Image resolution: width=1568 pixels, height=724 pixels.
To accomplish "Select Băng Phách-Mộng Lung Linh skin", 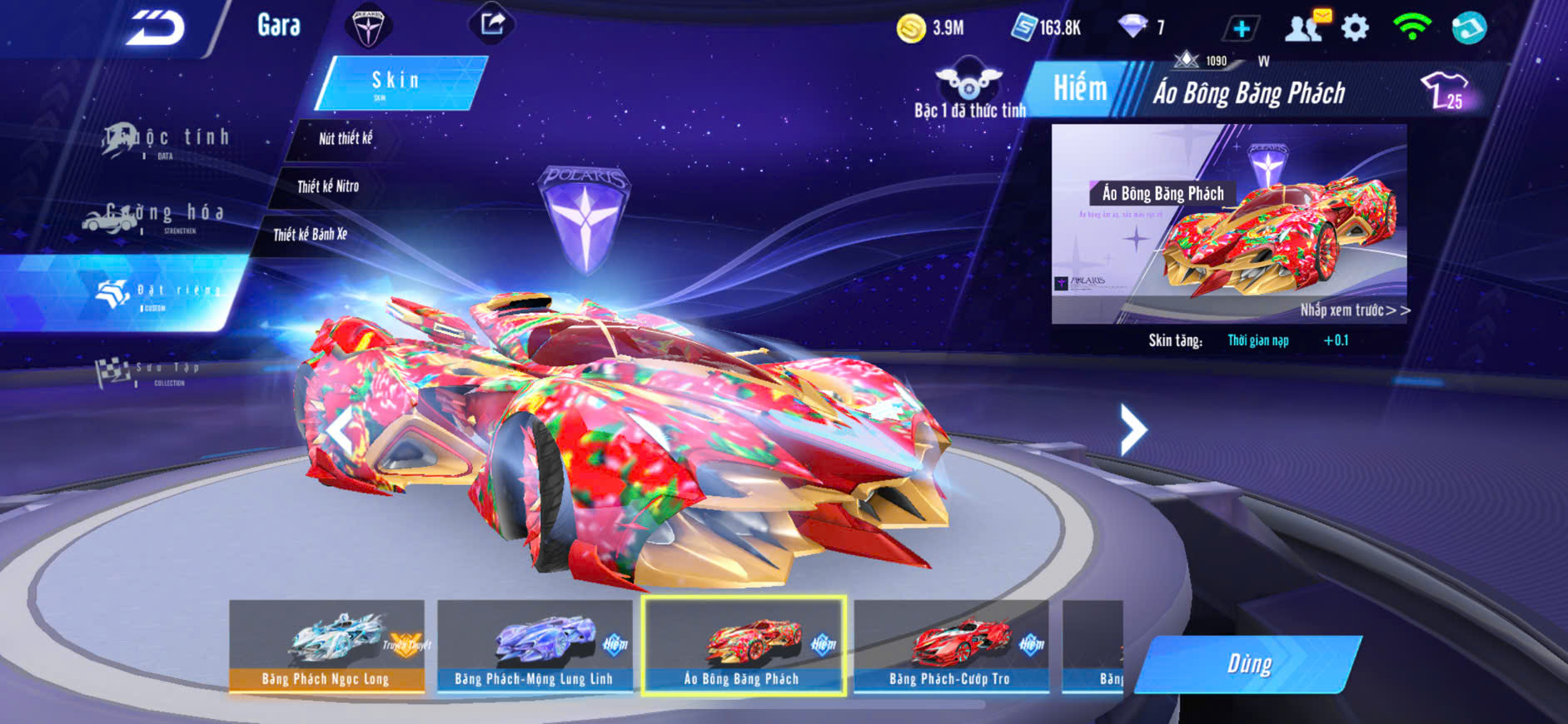I will (x=534, y=646).
